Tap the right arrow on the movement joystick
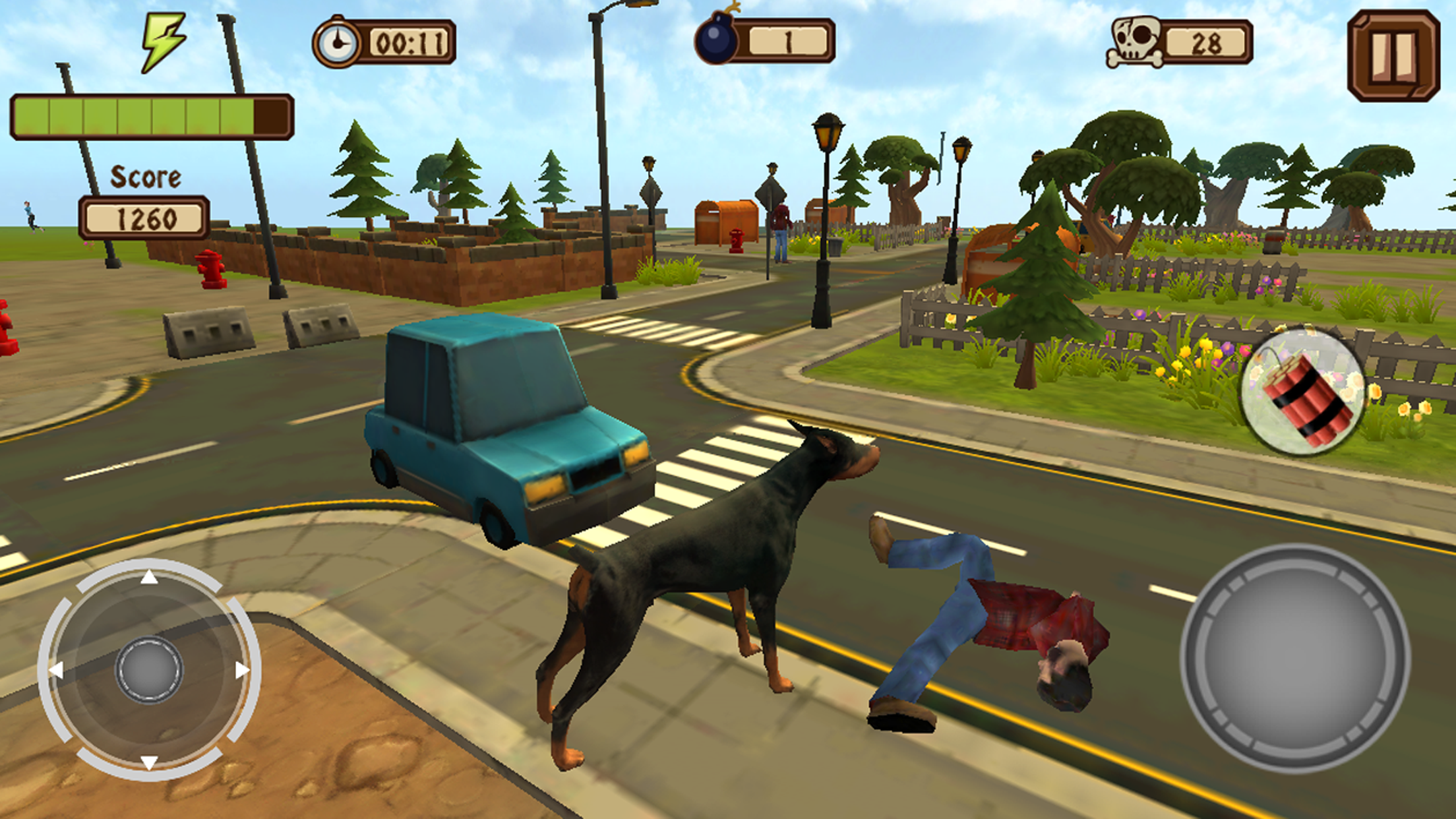Viewport: 1456px width, 819px height. pyautogui.click(x=242, y=670)
